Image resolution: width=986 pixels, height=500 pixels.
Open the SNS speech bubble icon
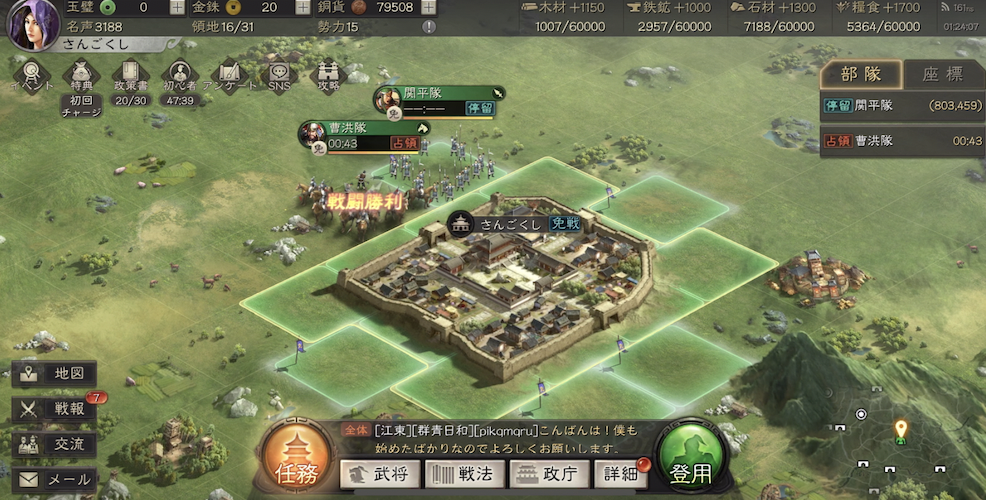277,76
